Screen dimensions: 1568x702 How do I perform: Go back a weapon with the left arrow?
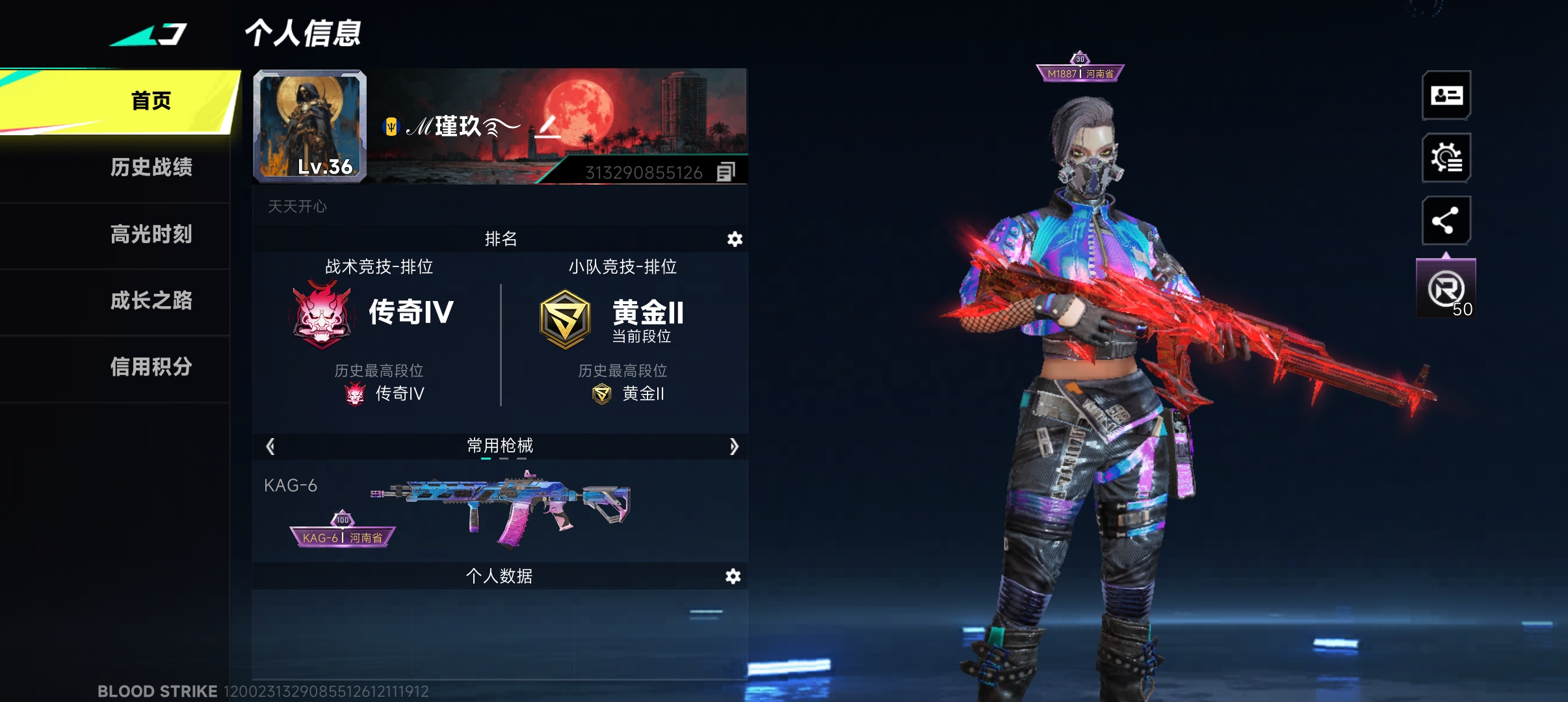point(270,447)
